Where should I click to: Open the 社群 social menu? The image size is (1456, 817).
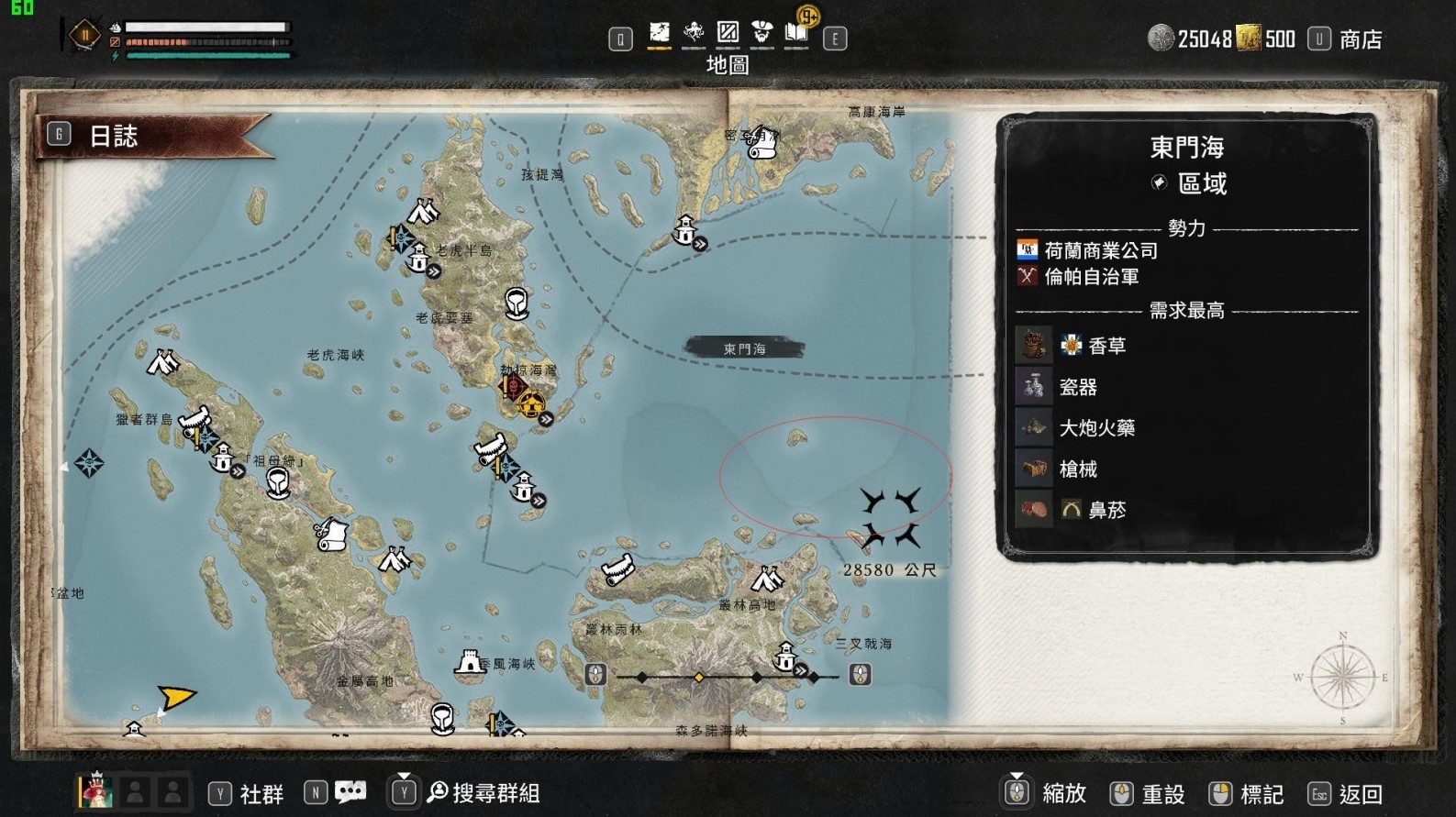(261, 793)
